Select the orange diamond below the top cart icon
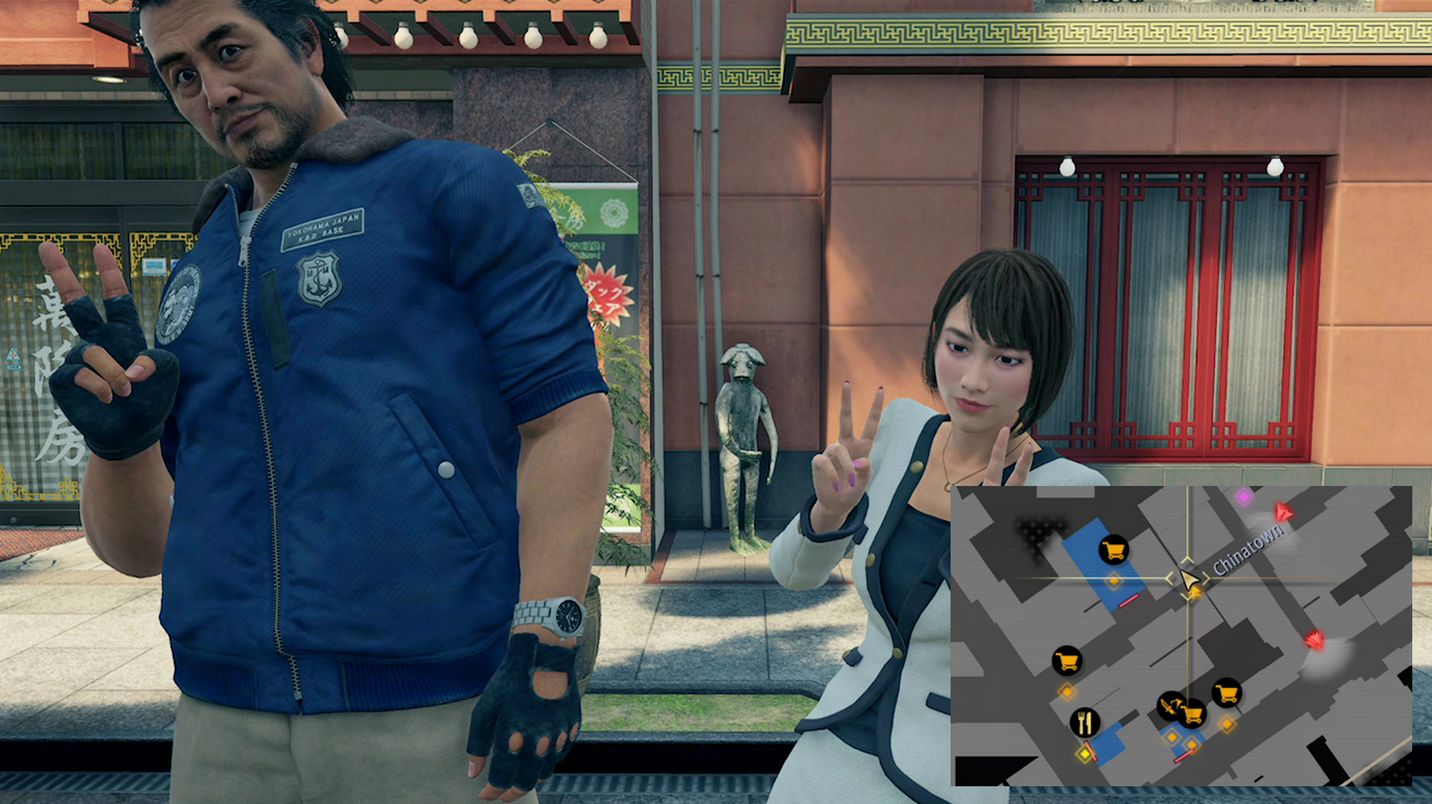The width and height of the screenshot is (1432, 804). [x=1114, y=579]
